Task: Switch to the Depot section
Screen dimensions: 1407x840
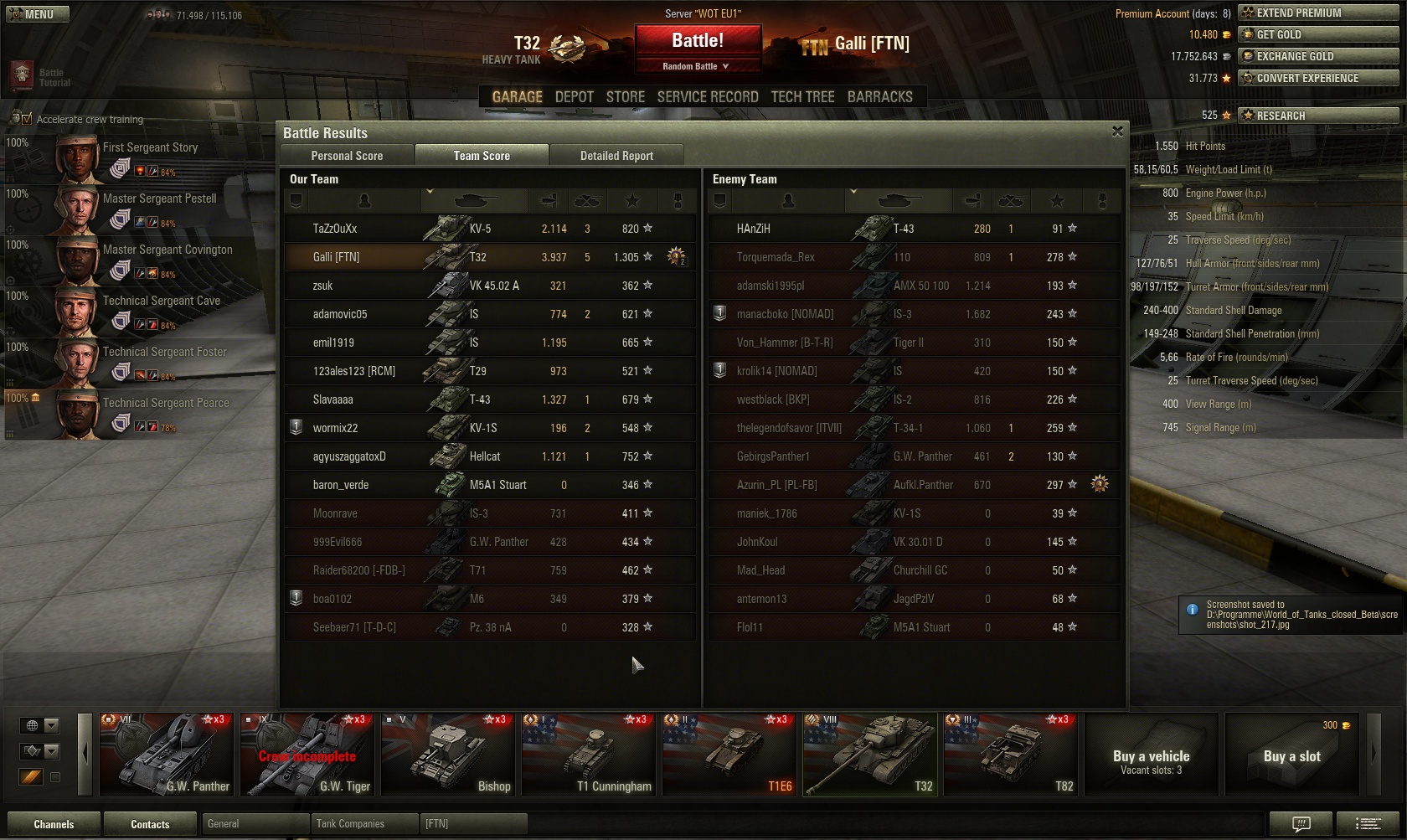Action: coord(574,97)
